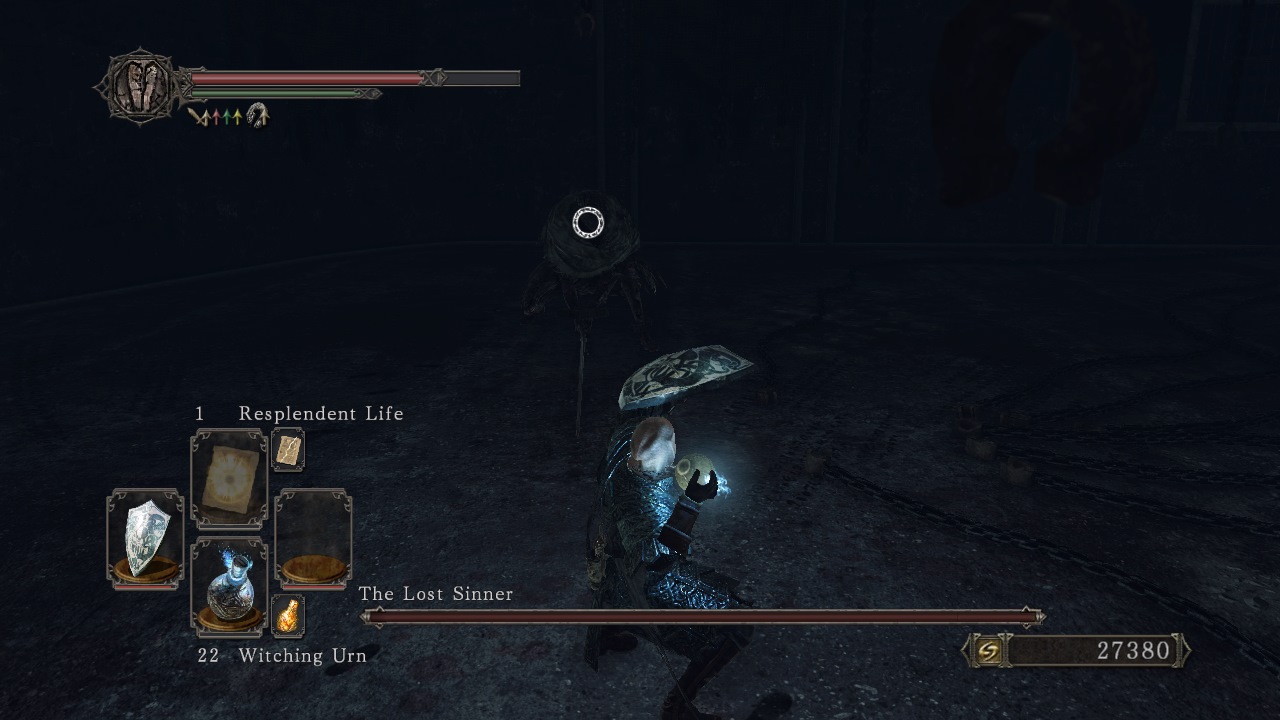Select the Witching Urn item slot
Image resolution: width=1280 pixels, height=720 pixels.
click(229, 587)
